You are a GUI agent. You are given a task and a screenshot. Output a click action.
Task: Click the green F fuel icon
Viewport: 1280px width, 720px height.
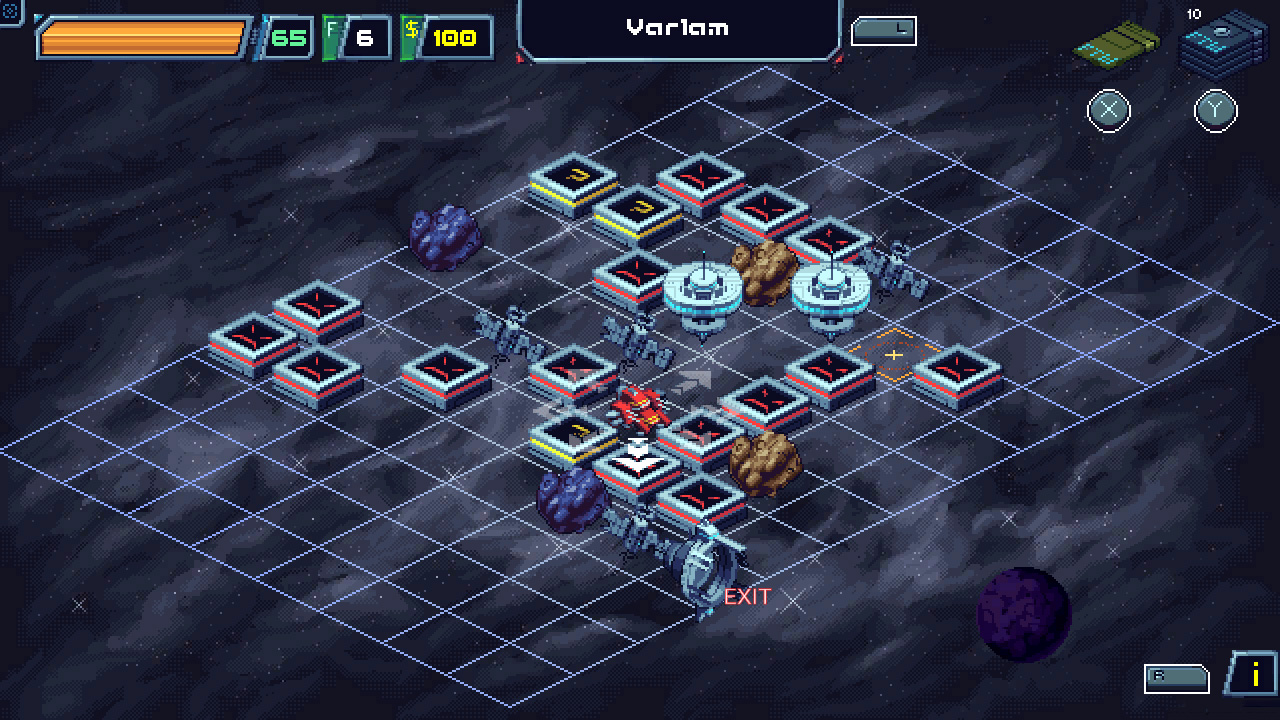tap(330, 37)
